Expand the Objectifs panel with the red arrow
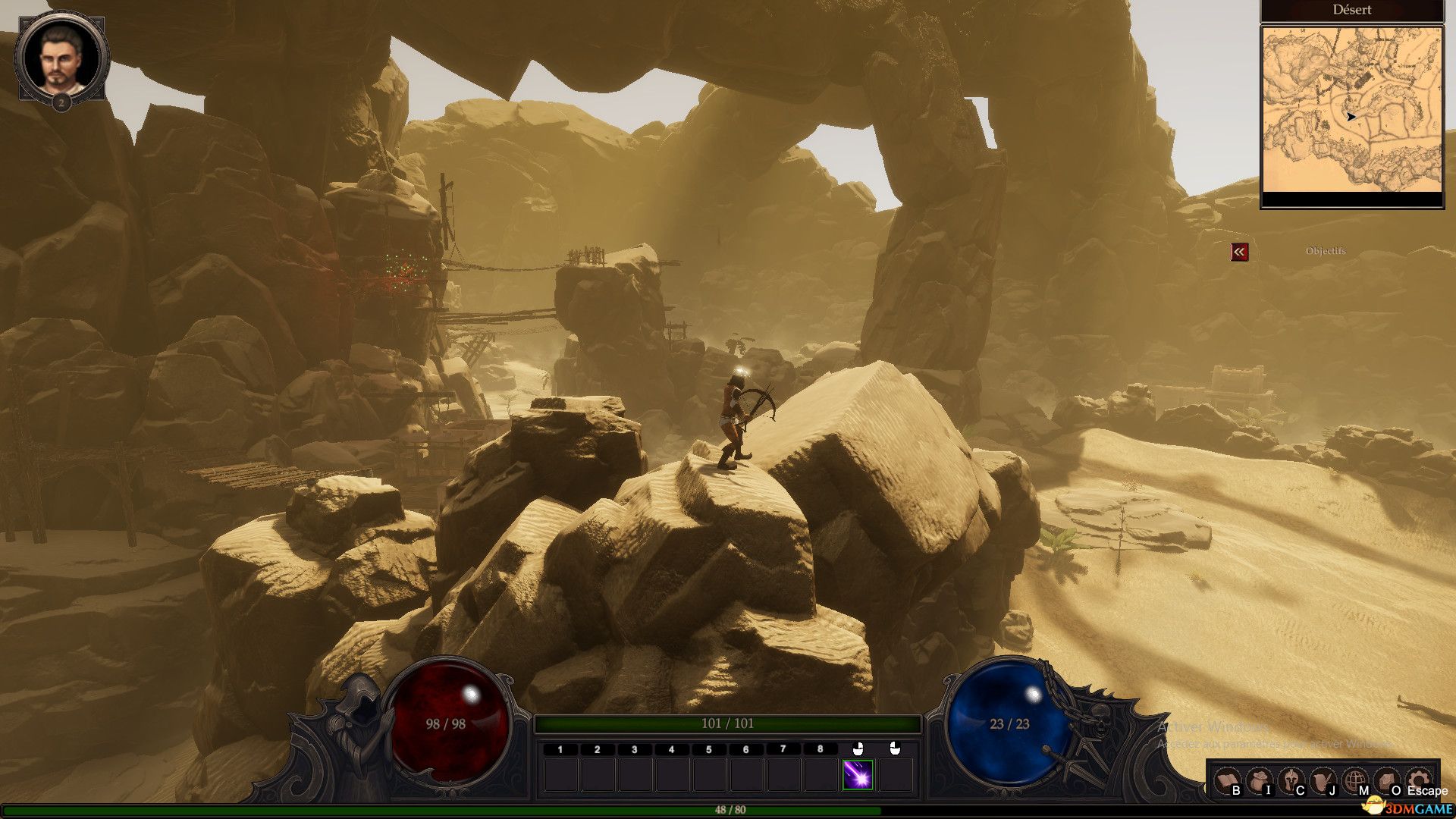The image size is (1456, 819). tap(1239, 252)
